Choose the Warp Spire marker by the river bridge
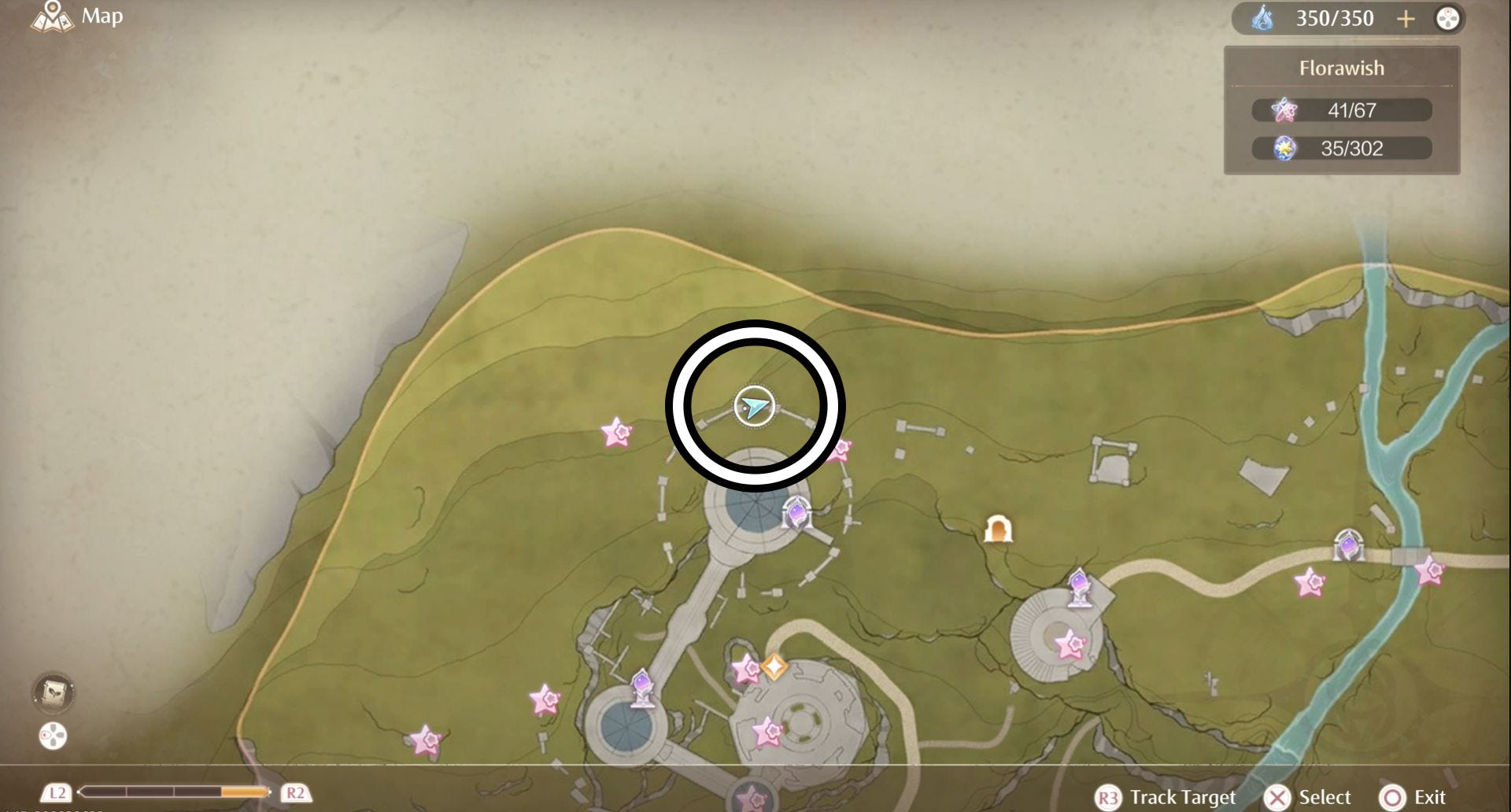This screenshot has width=1511, height=812. pos(1348,544)
